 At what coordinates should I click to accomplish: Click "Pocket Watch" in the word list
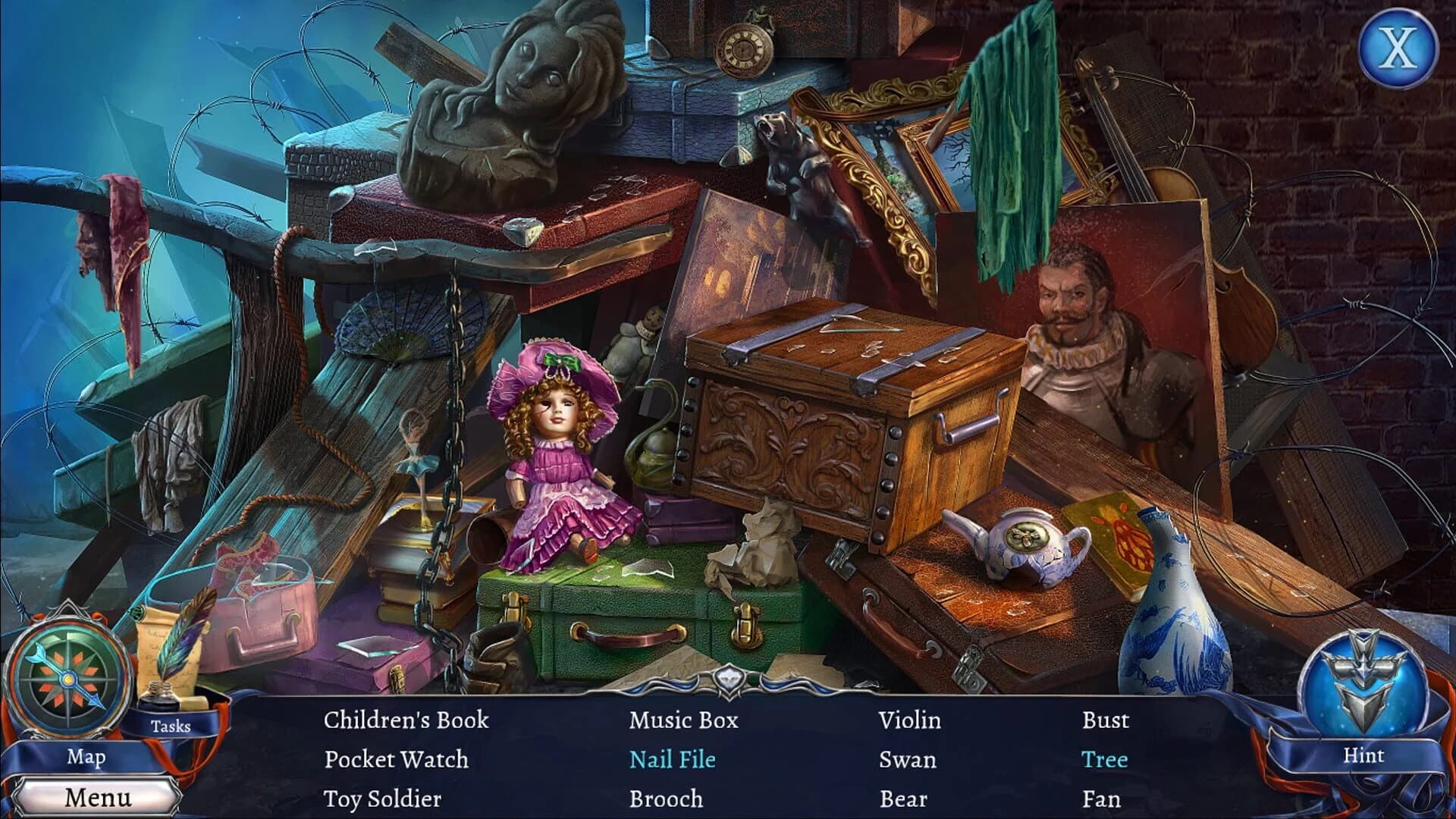pos(395,760)
